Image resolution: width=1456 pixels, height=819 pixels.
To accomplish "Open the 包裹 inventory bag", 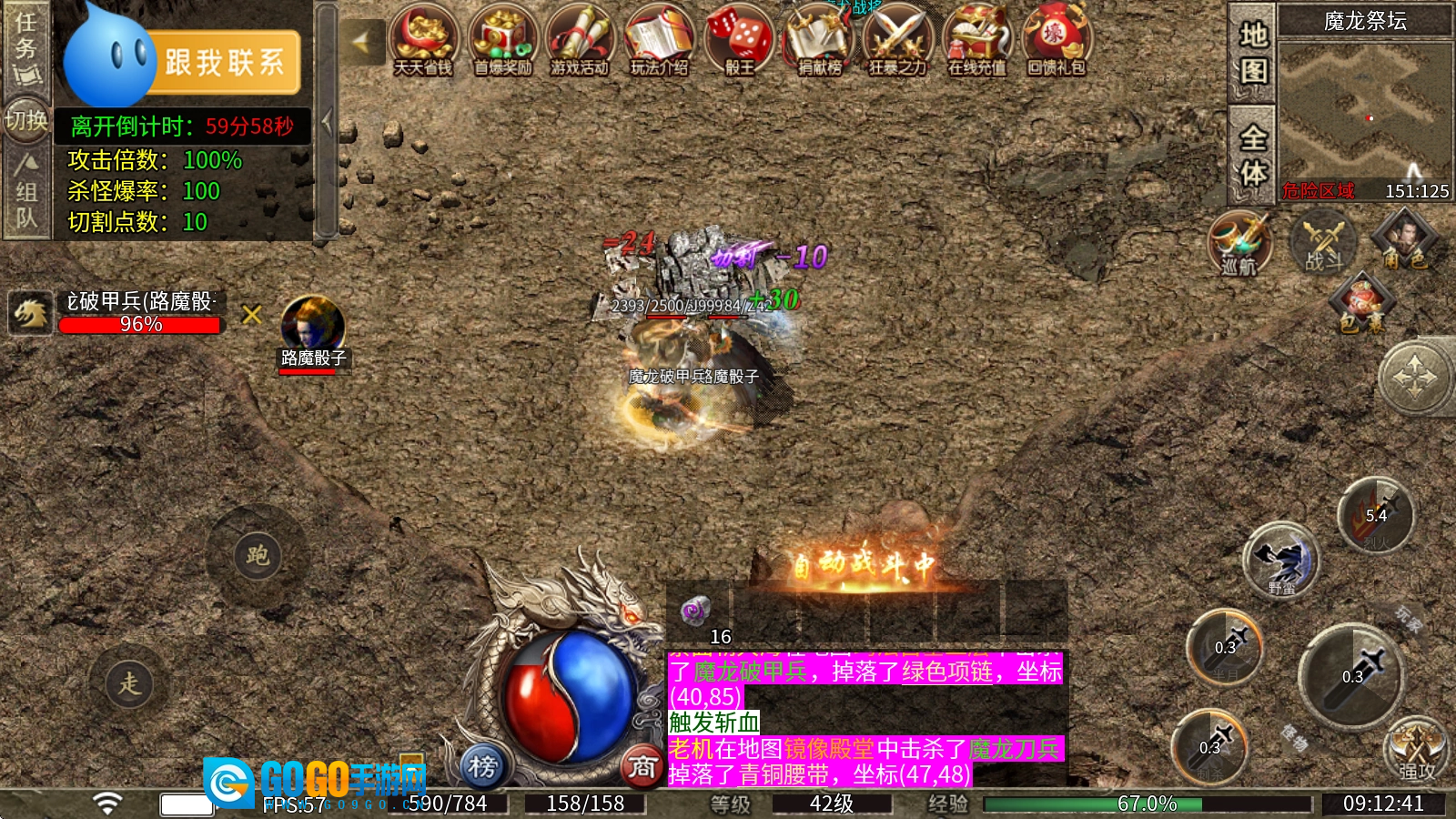I will tap(1361, 304).
